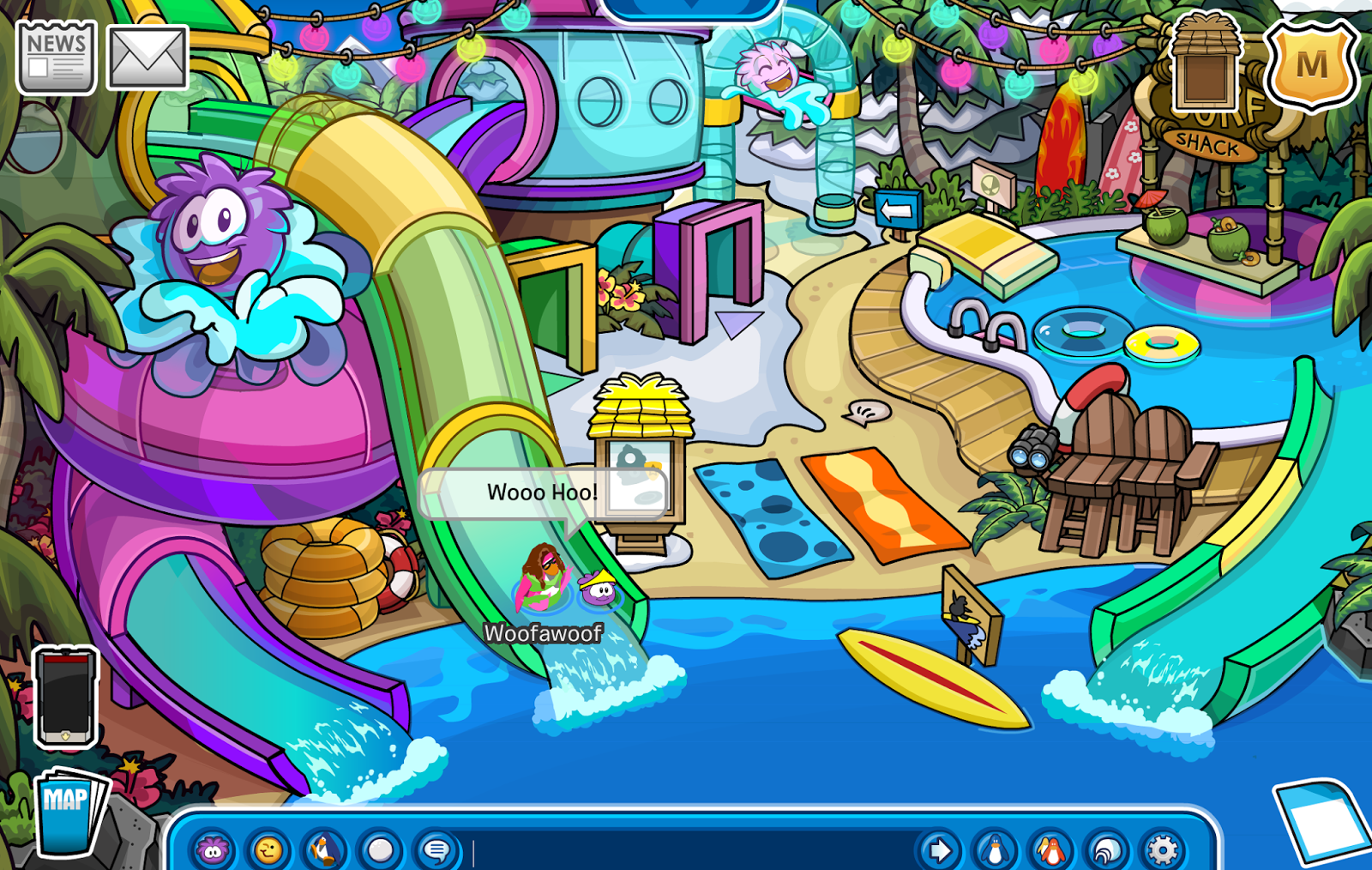Open the winking emoticon picker
The height and width of the screenshot is (870, 1372).
coord(268,849)
